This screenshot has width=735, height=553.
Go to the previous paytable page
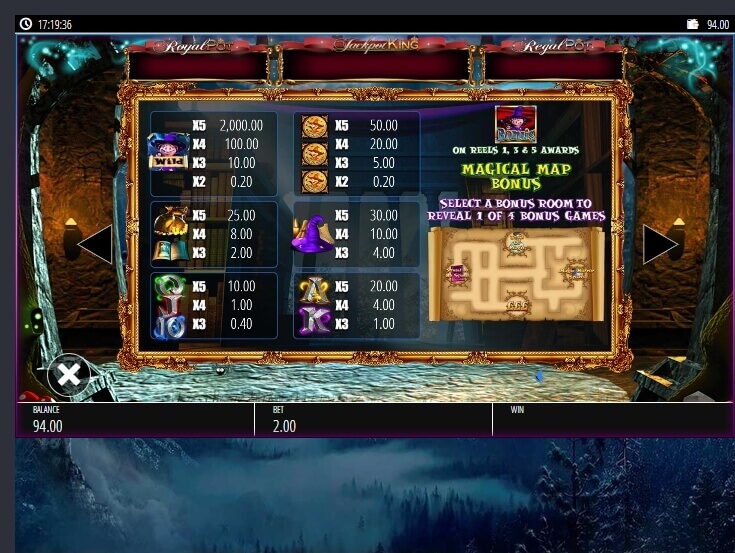pyautogui.click(x=96, y=244)
